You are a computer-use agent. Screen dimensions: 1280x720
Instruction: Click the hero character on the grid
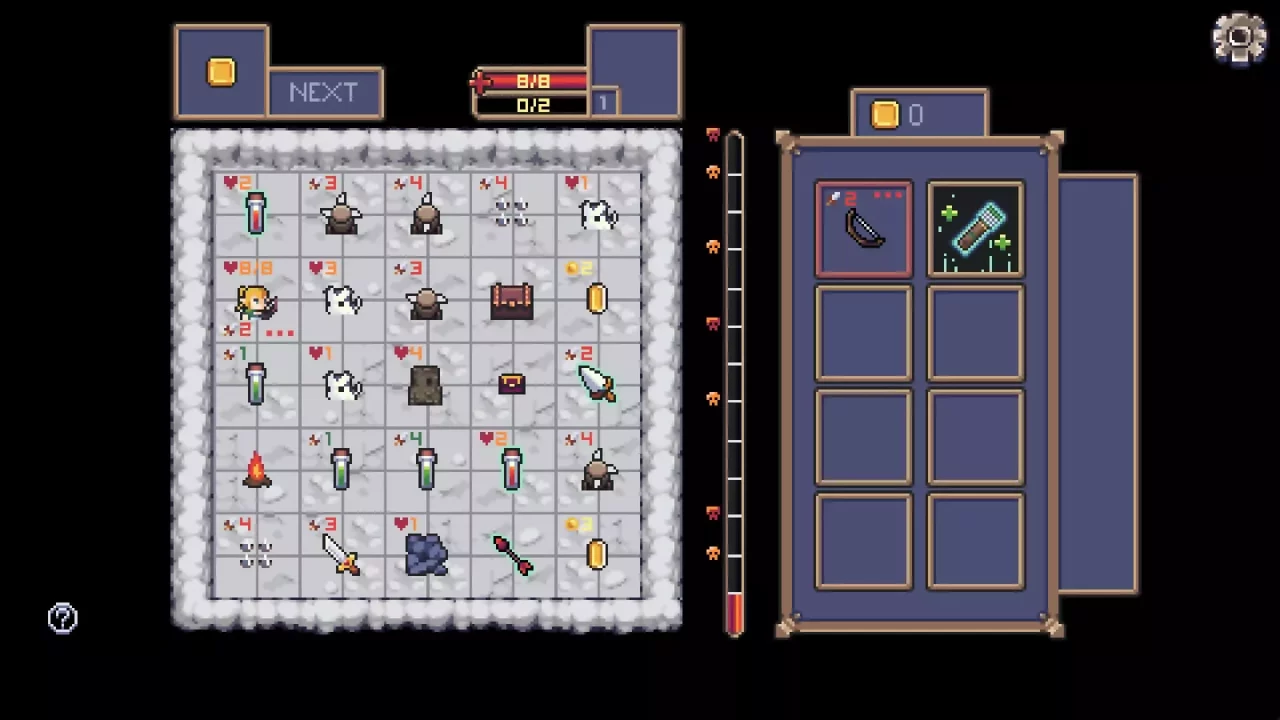click(x=255, y=300)
